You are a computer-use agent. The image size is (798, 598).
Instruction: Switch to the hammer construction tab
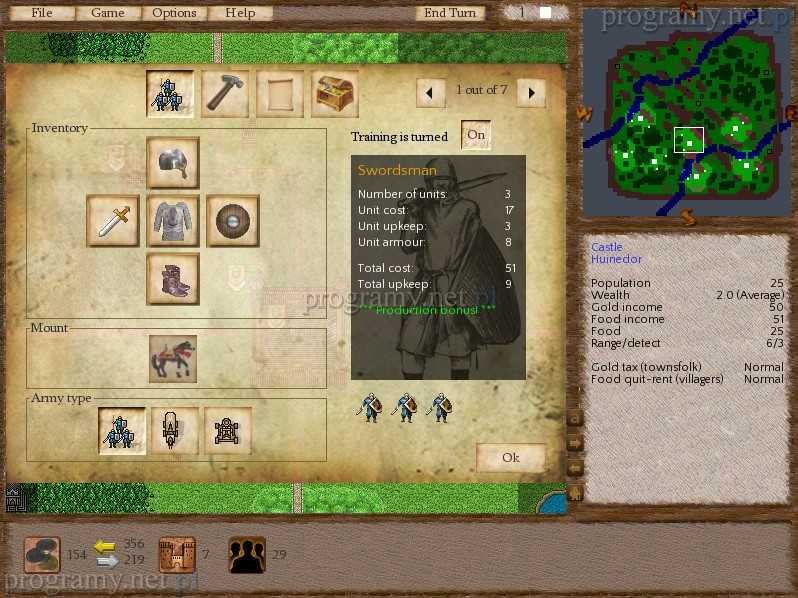pyautogui.click(x=225, y=94)
